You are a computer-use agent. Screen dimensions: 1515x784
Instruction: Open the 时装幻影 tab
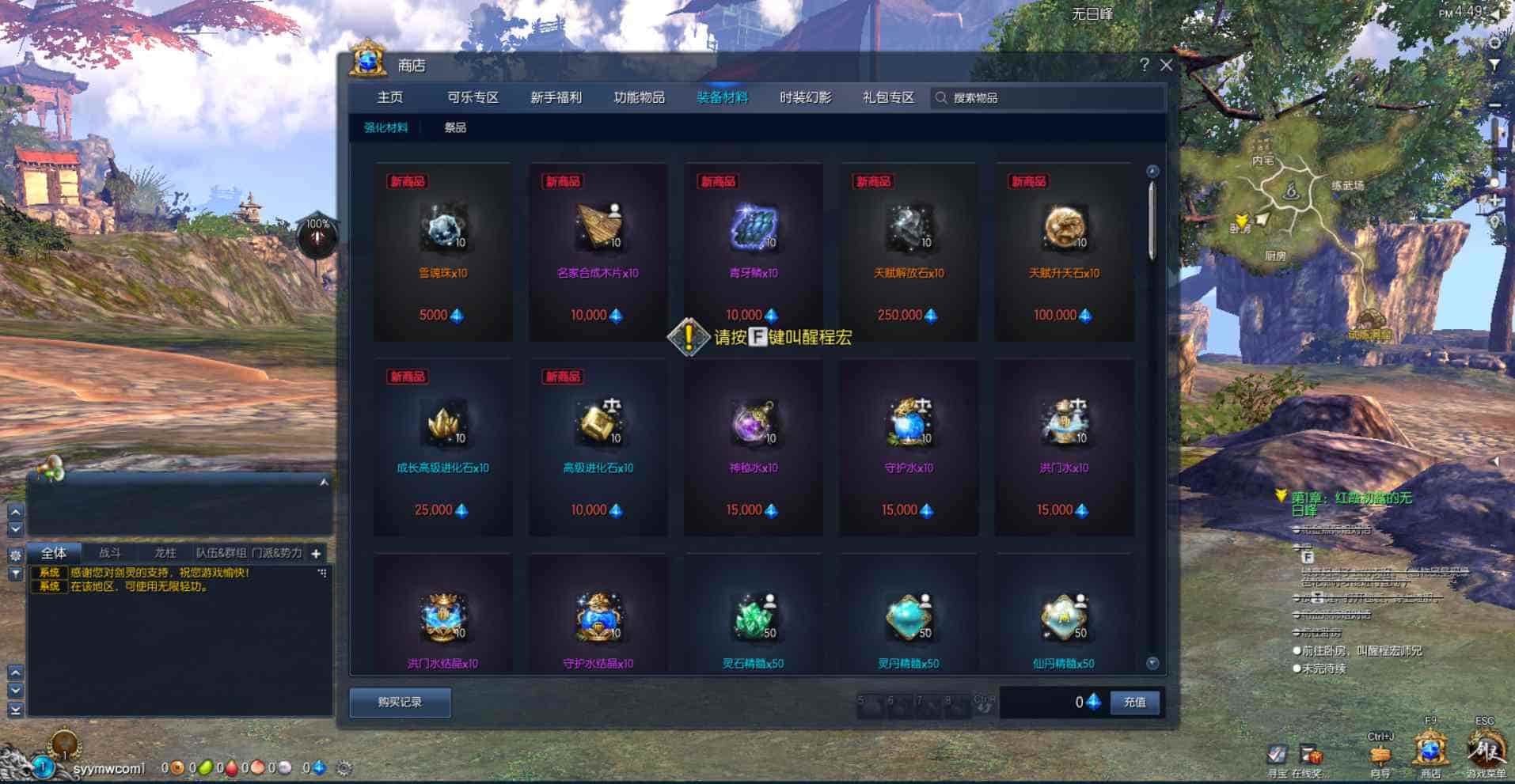click(805, 97)
